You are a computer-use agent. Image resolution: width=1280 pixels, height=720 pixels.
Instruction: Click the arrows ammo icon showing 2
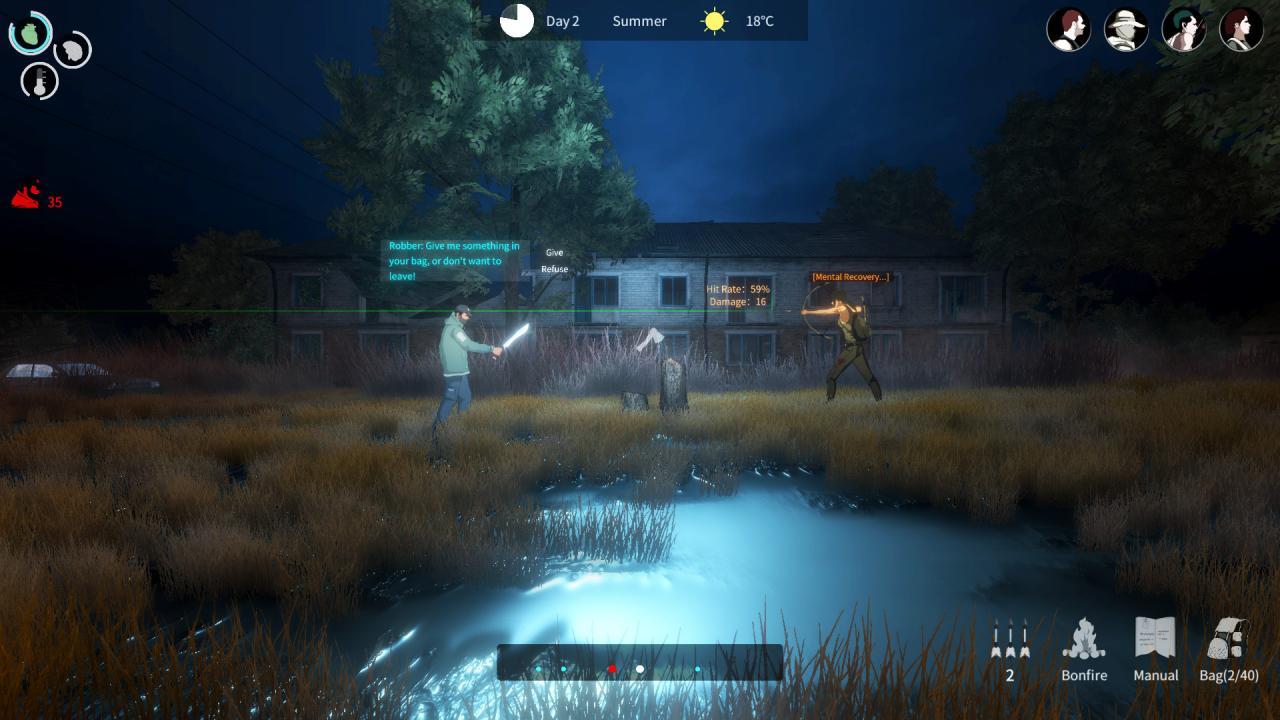(x=1009, y=640)
